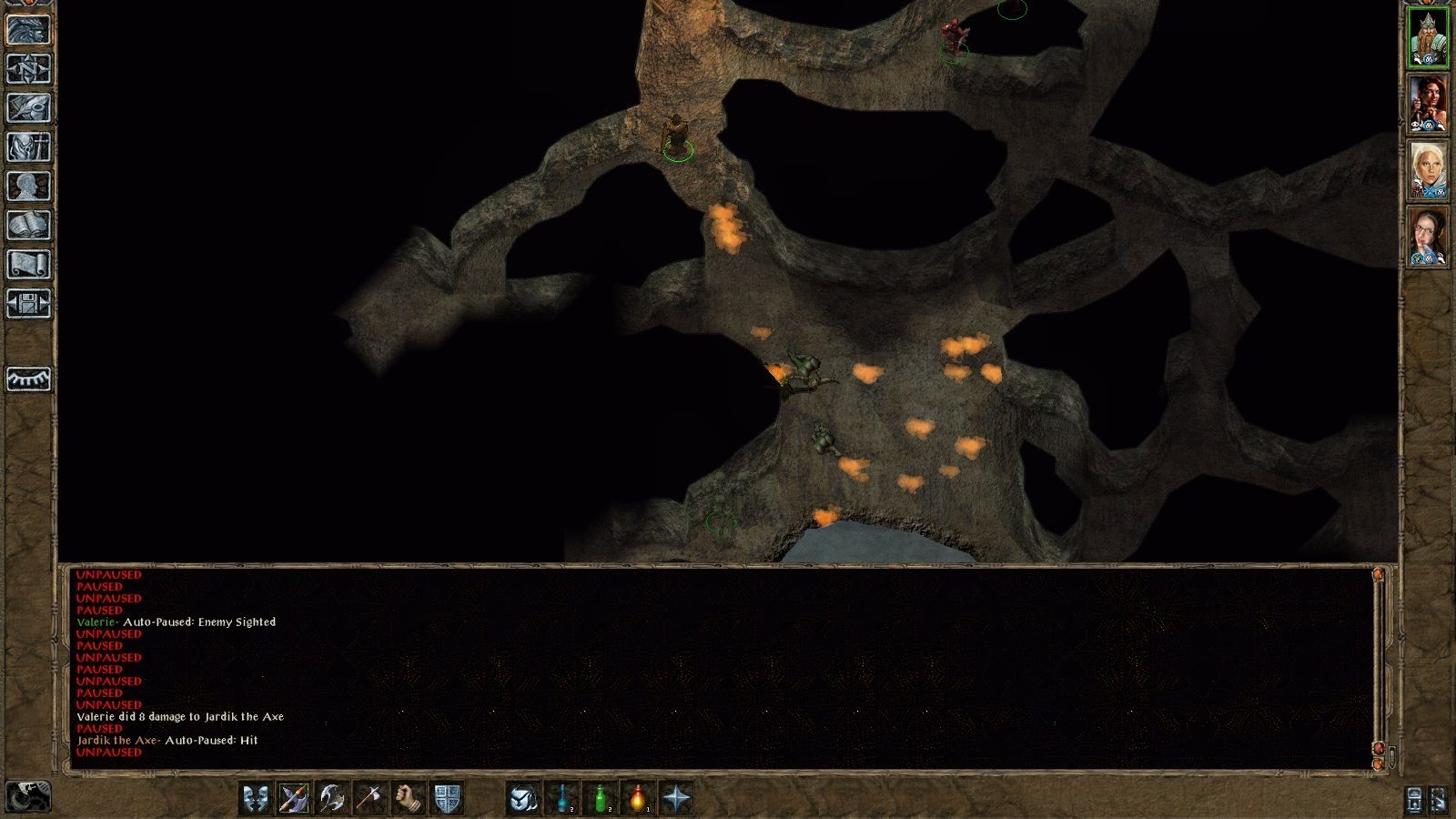
Task: Open special abilities with the star icon
Action: pos(677,798)
